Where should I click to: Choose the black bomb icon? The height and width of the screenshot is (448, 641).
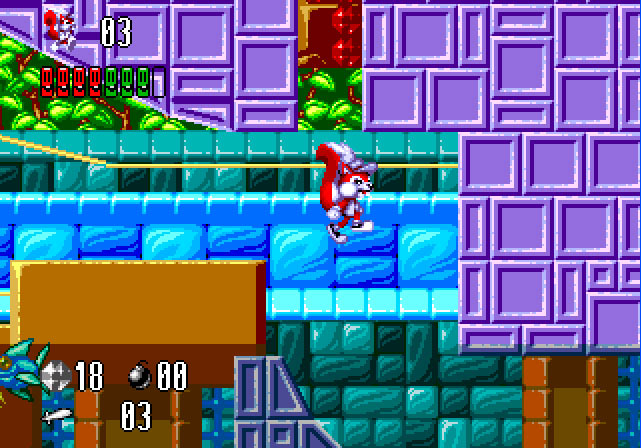click(x=140, y=375)
